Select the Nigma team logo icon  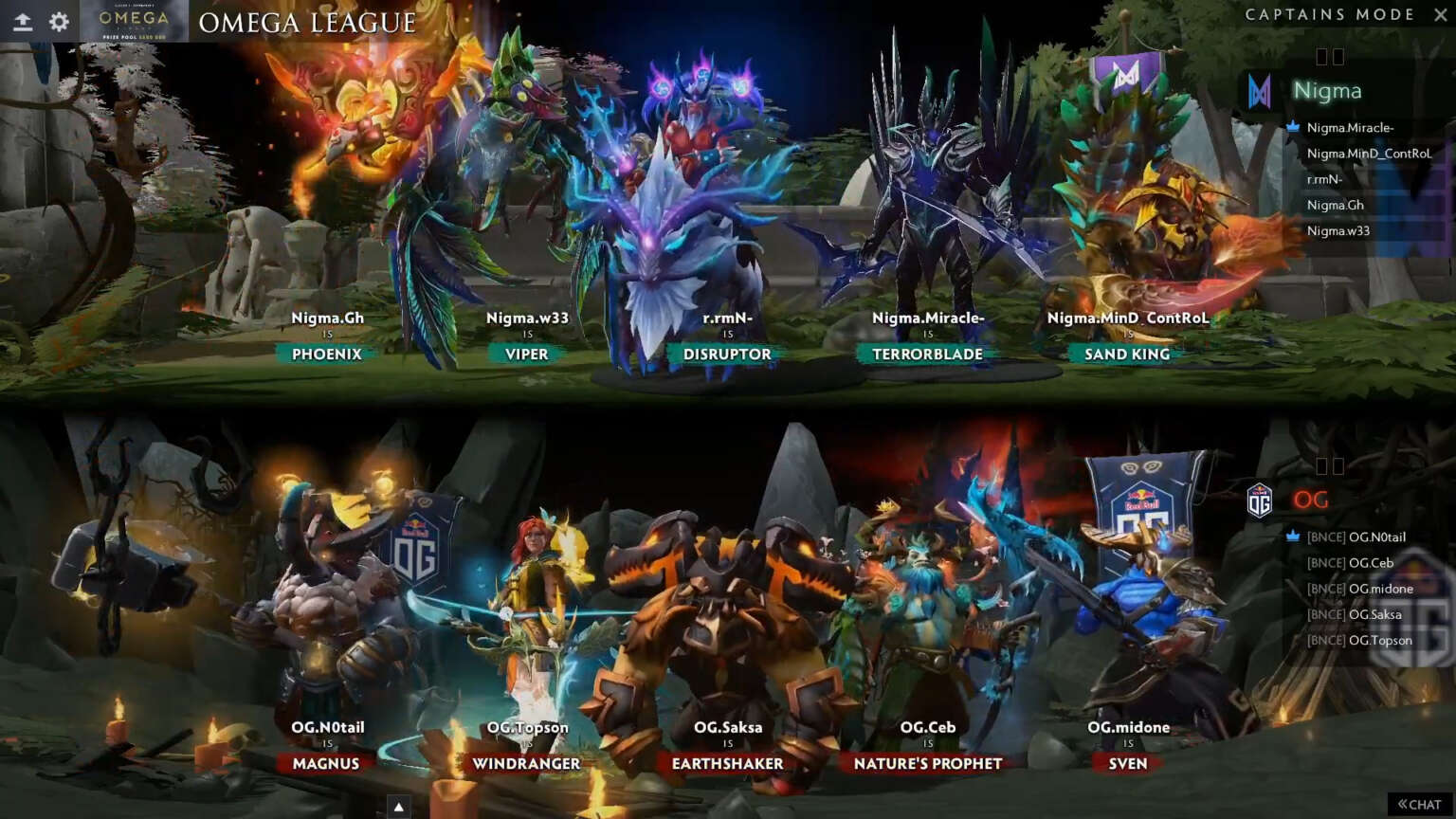[x=1262, y=90]
